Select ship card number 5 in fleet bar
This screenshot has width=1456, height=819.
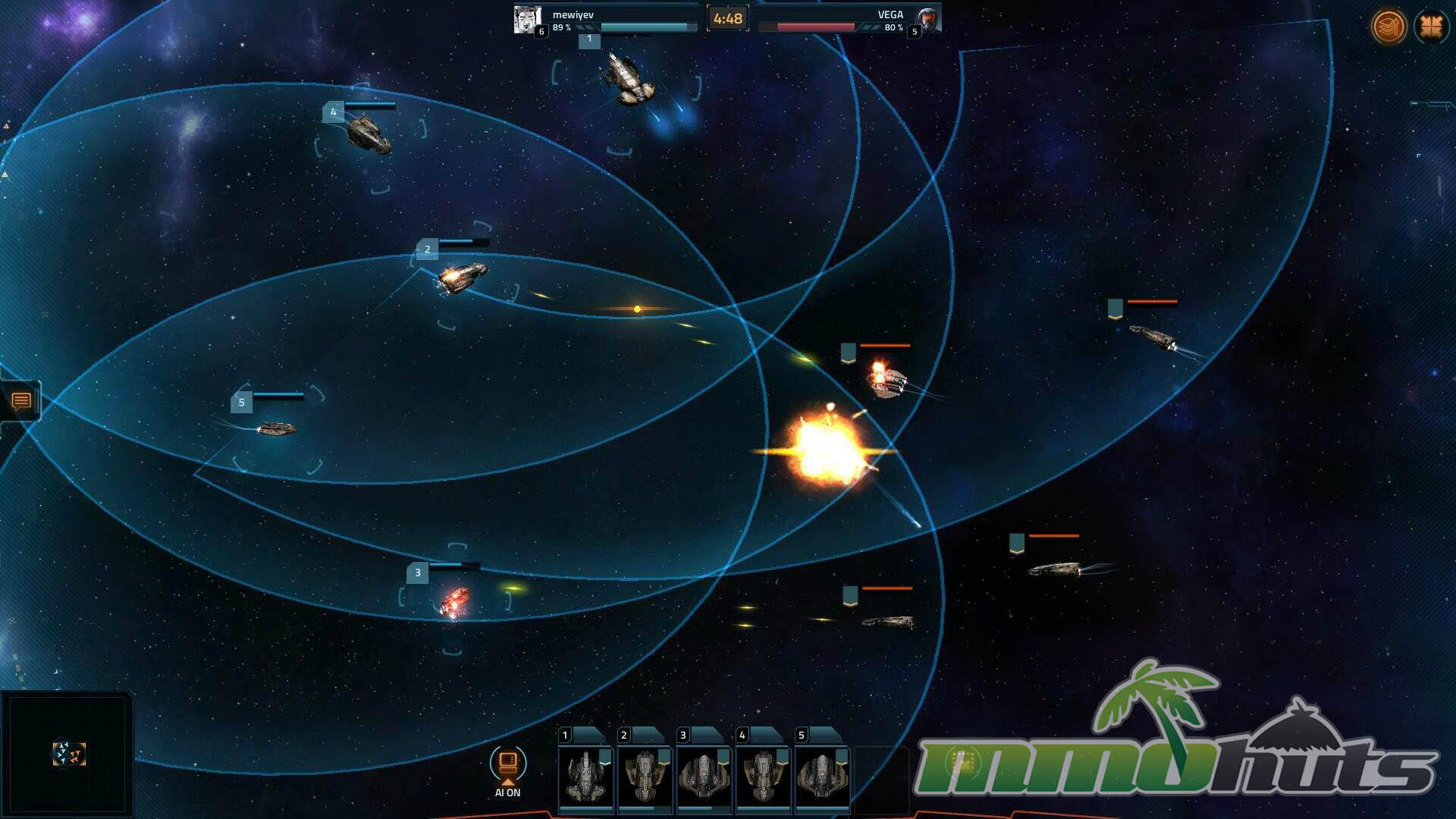(822, 775)
